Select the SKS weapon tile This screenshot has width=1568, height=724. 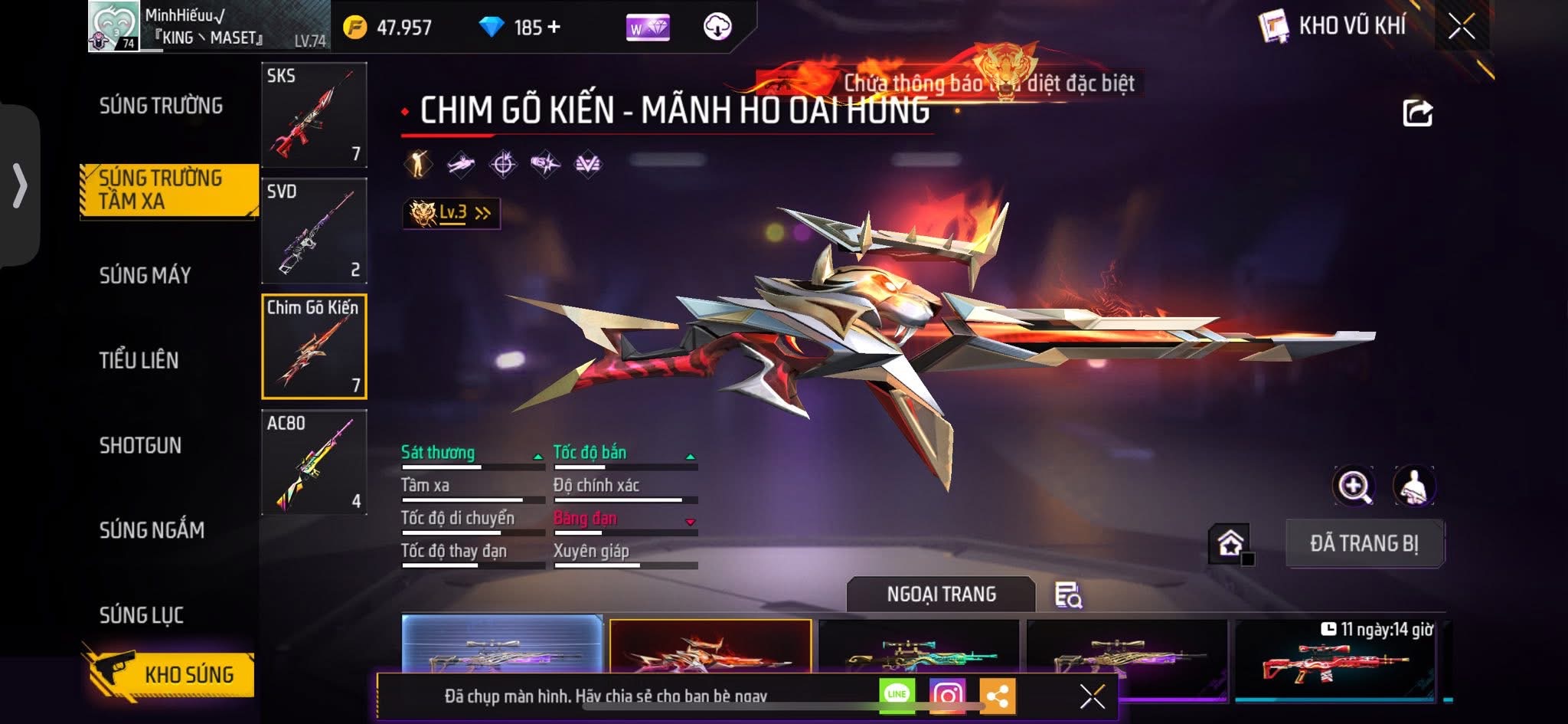coord(314,115)
